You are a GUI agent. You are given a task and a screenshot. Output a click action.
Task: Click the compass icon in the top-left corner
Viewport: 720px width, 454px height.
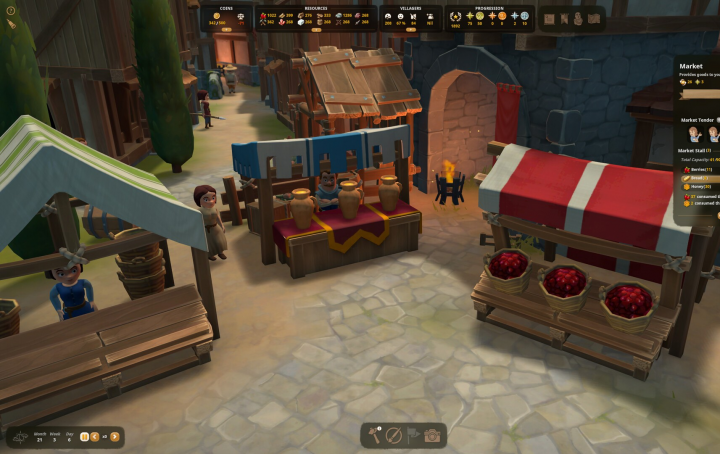(10, 11)
